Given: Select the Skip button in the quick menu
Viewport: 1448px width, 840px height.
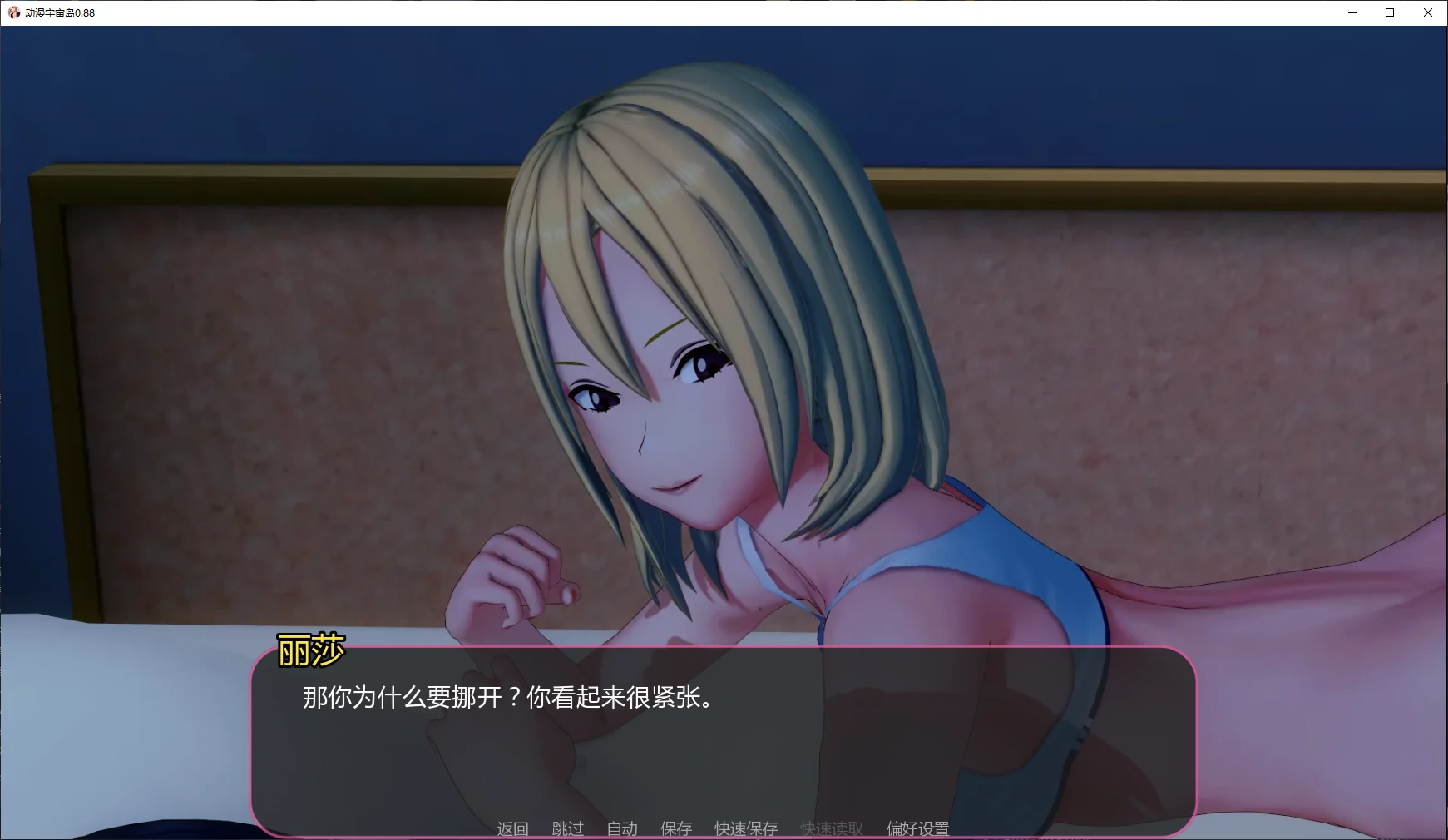Looking at the screenshot, I should click(566, 828).
